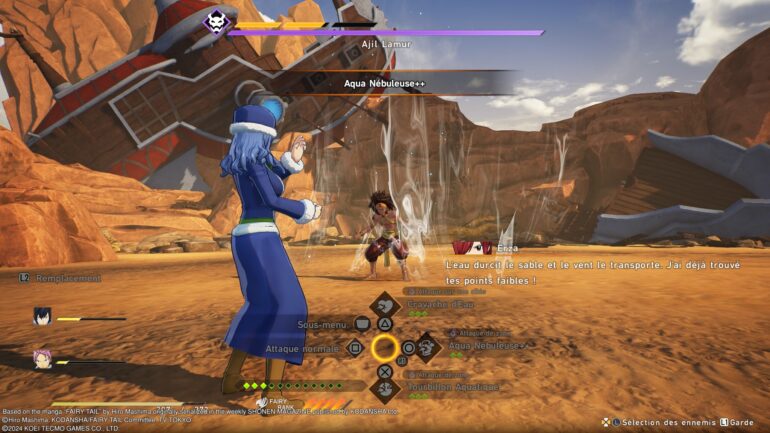Screen dimensions: 770x433
Task: Activate the Aqua Nébuleuse++ skill
Action: pyautogui.click(x=428, y=347)
